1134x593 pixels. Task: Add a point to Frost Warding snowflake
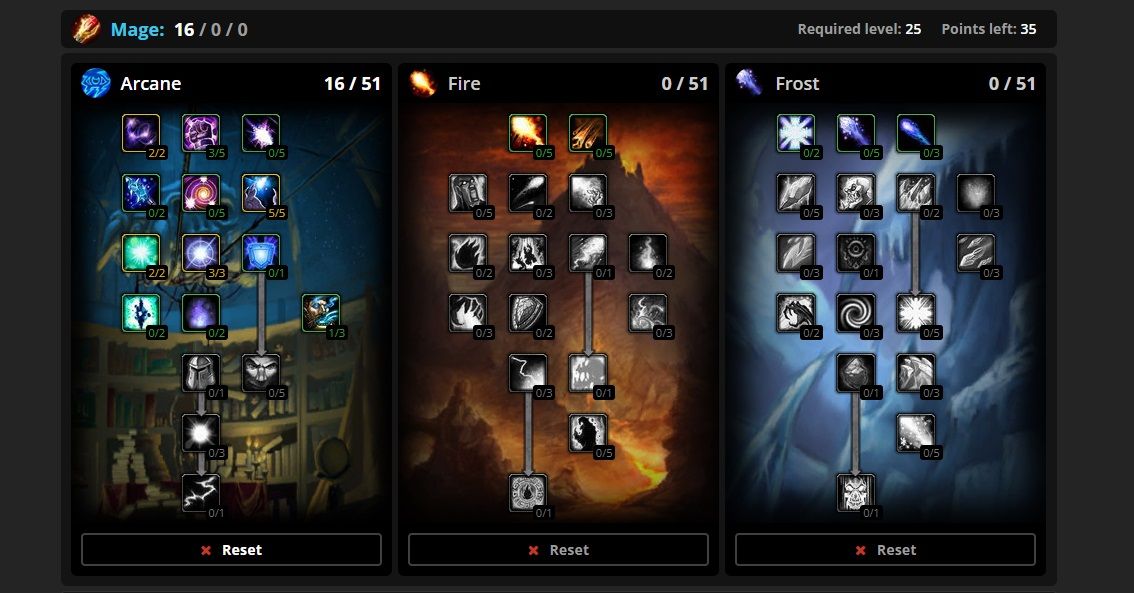tap(796, 133)
